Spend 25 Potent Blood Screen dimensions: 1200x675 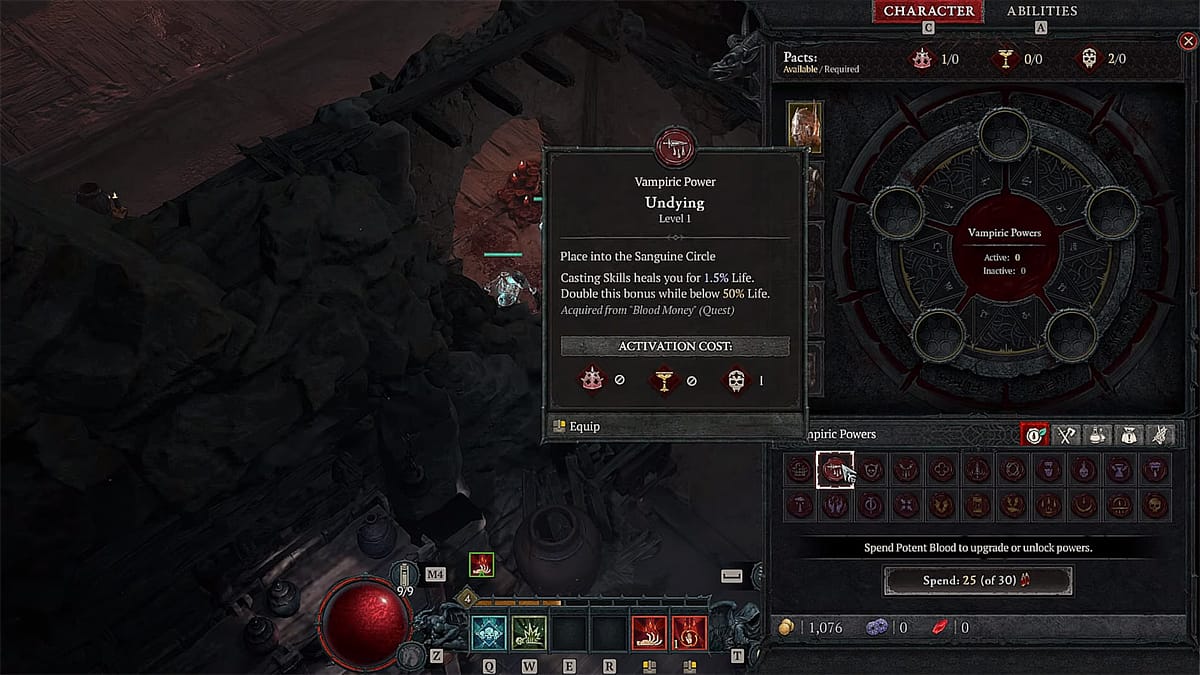(977, 580)
